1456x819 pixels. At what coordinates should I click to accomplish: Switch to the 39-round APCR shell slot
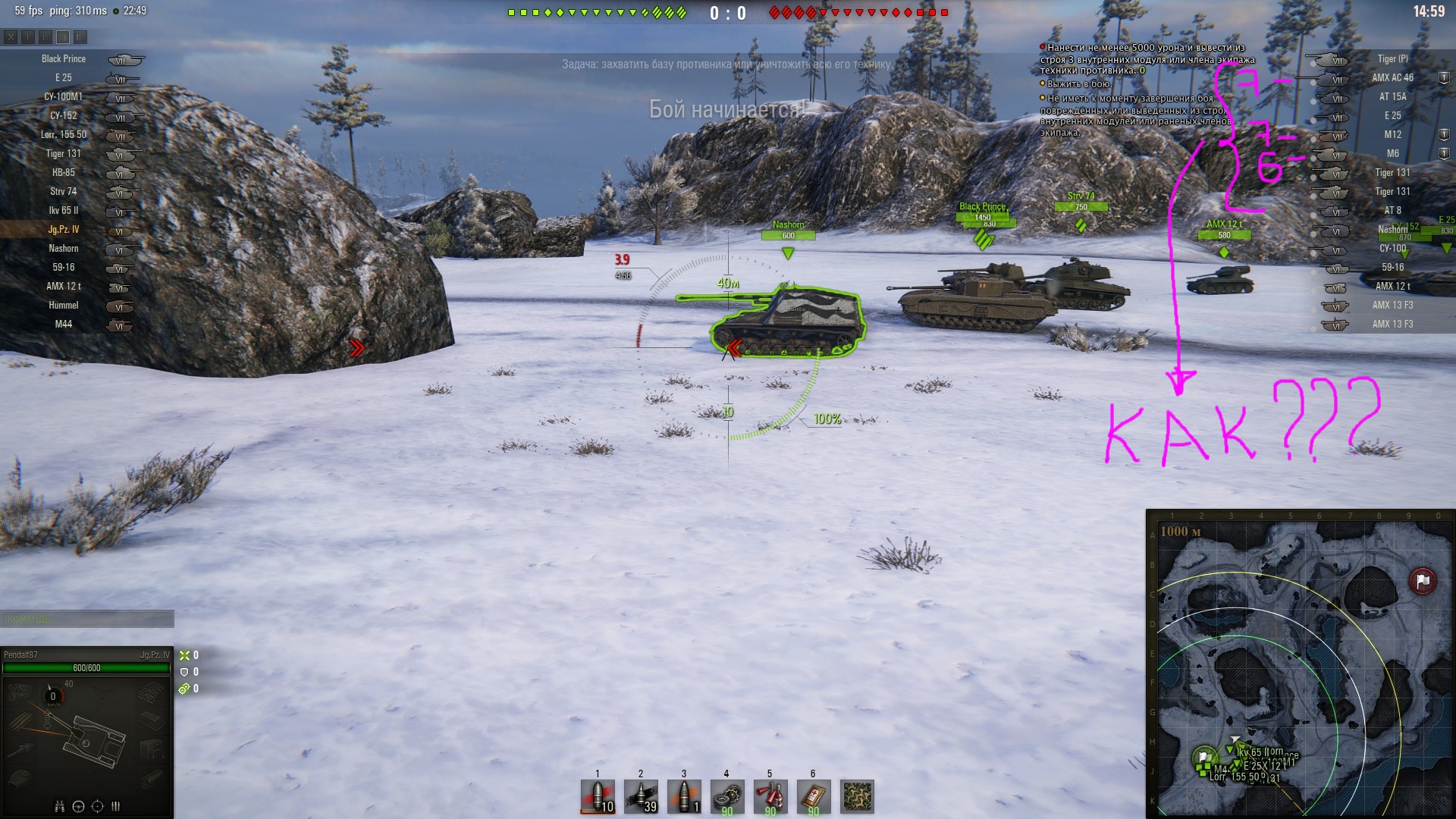pyautogui.click(x=641, y=797)
